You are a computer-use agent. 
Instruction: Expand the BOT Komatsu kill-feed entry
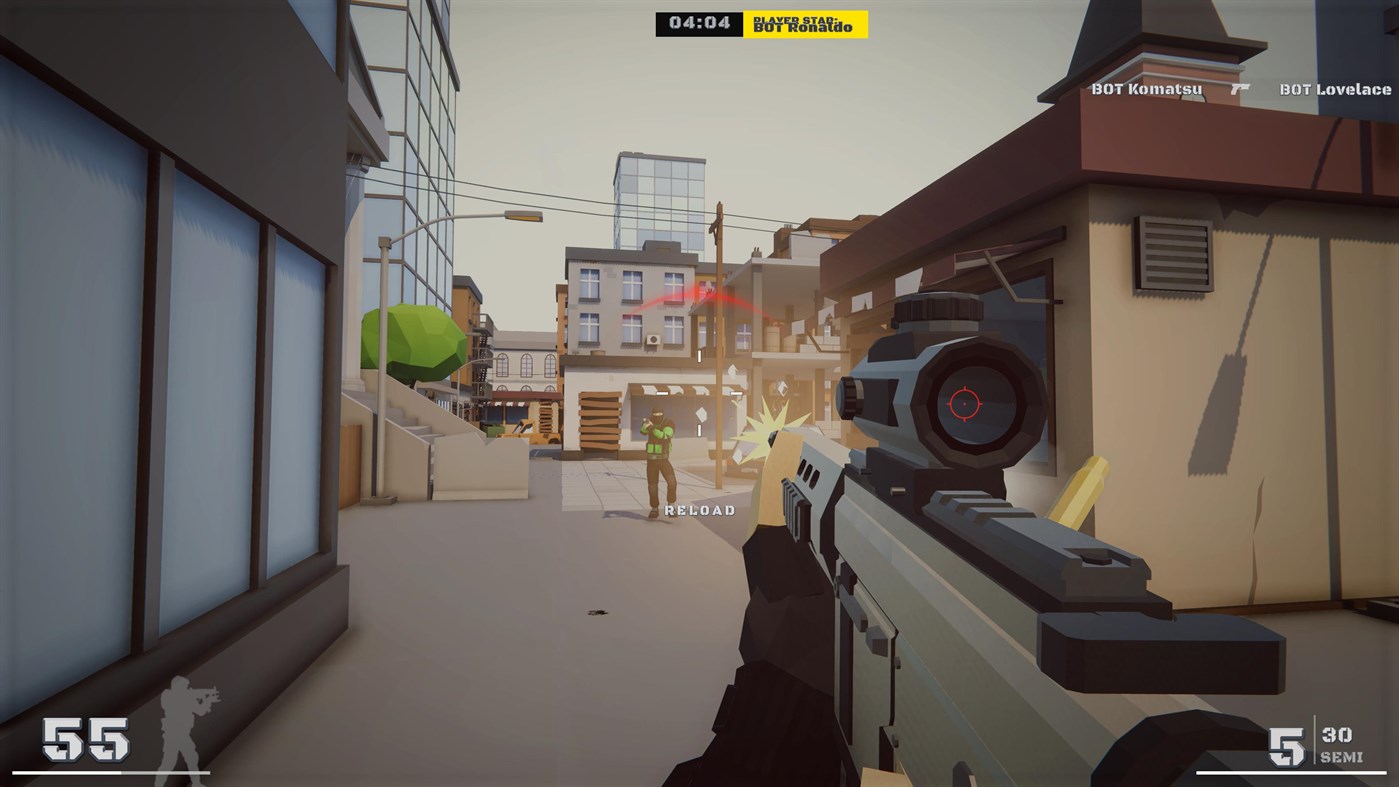[1145, 88]
